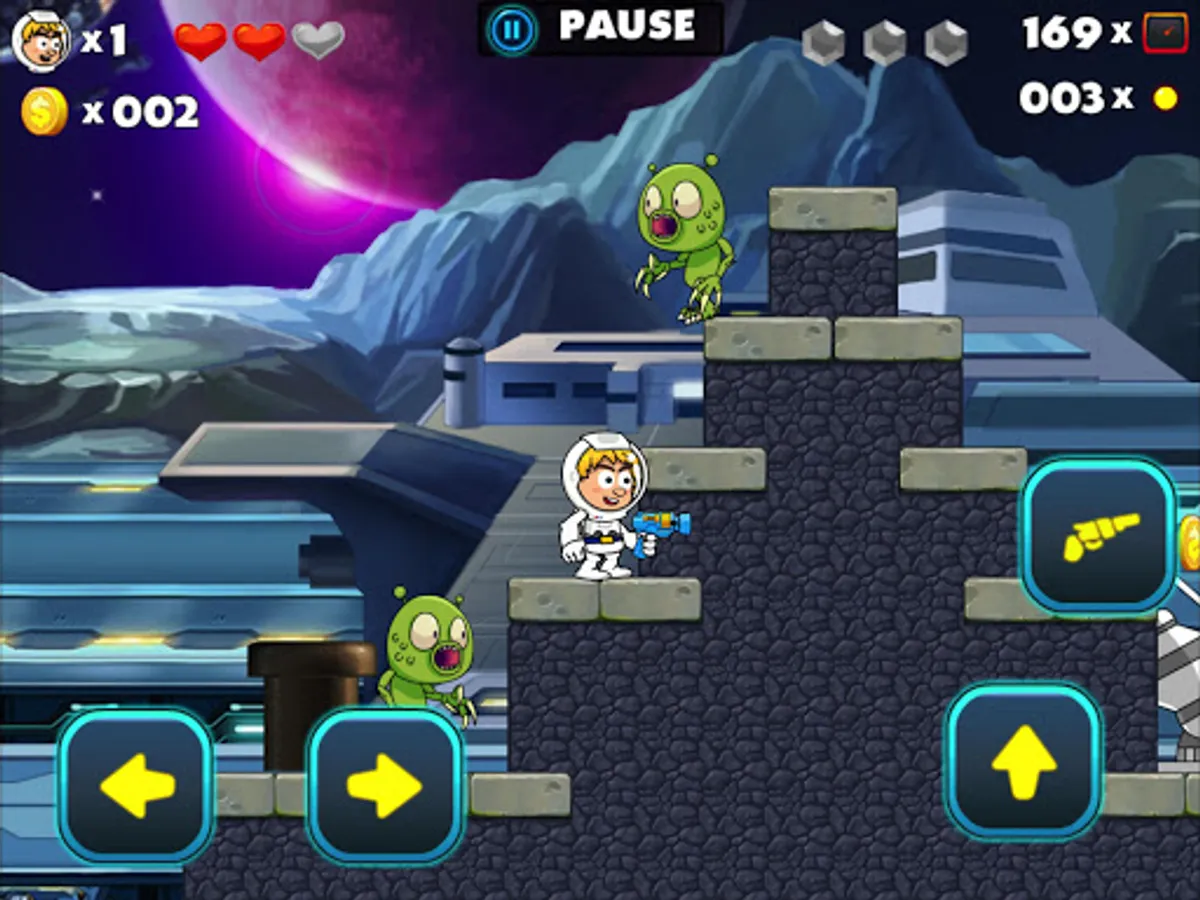Tap the right arrow move button

385,785
